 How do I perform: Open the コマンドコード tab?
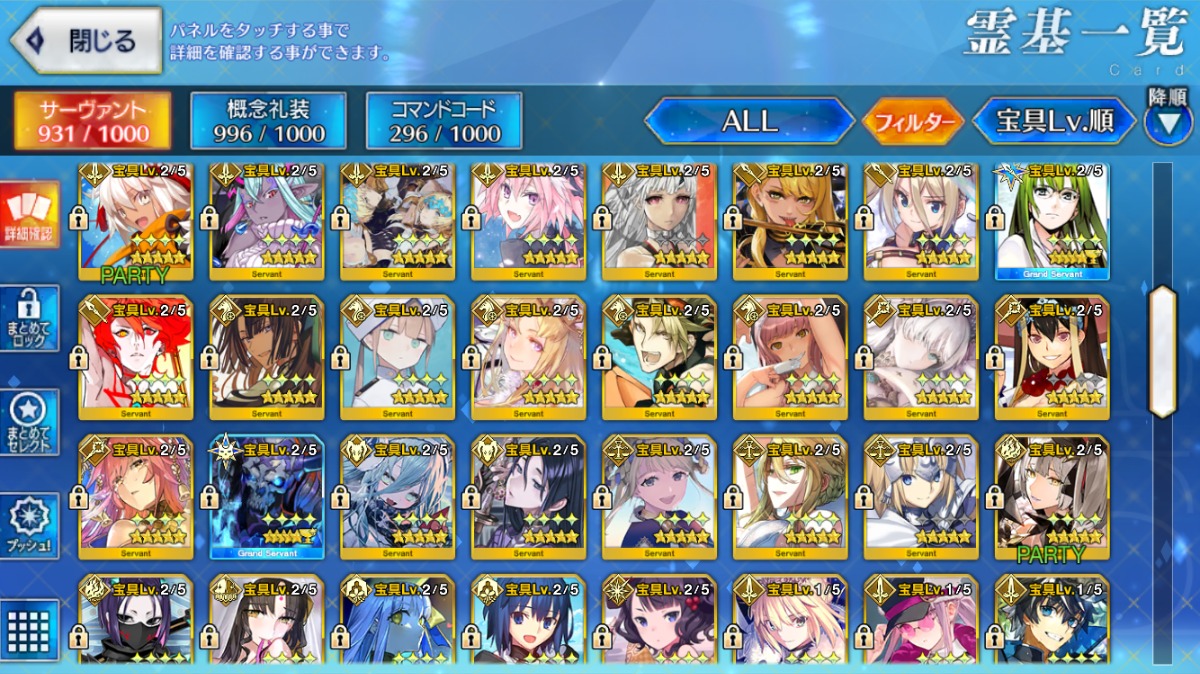click(444, 121)
